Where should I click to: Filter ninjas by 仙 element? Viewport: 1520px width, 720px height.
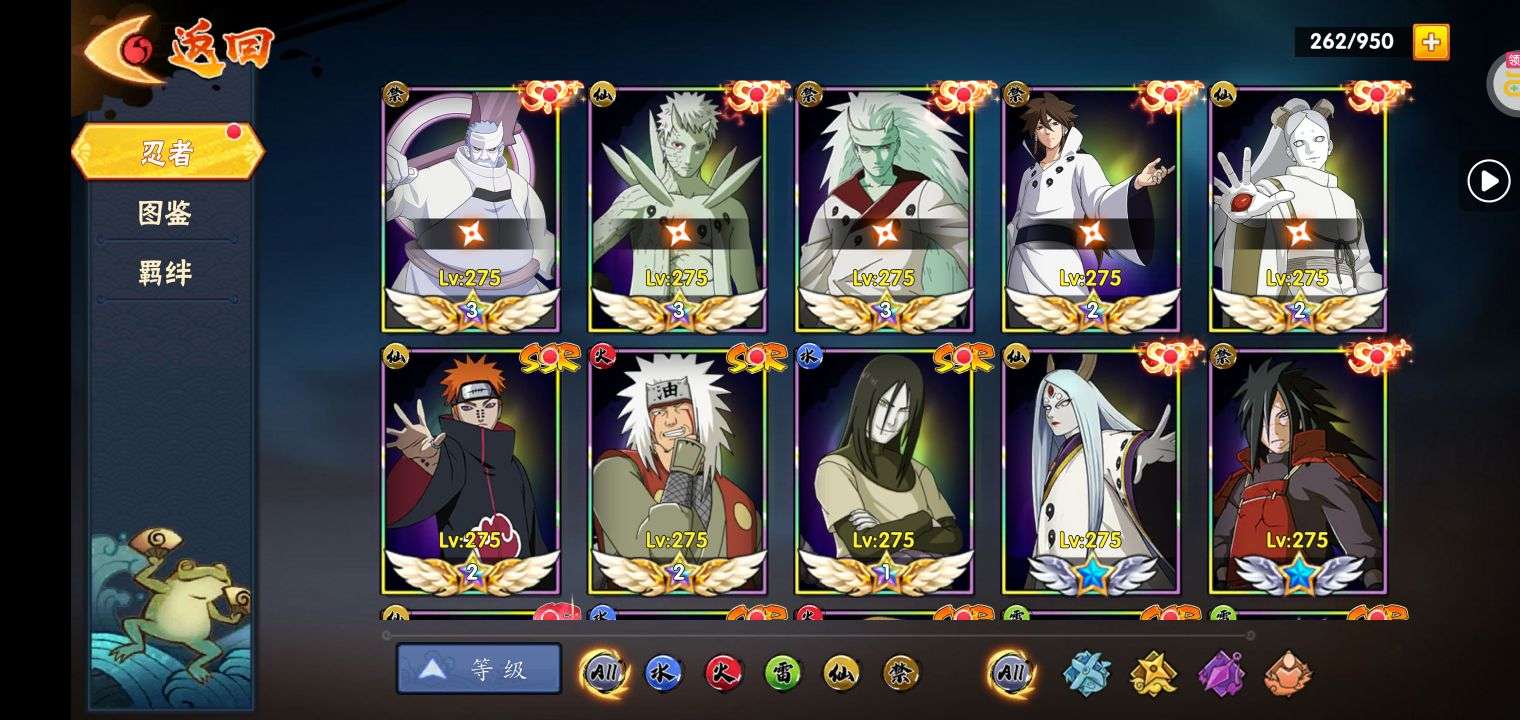pyautogui.click(x=842, y=673)
